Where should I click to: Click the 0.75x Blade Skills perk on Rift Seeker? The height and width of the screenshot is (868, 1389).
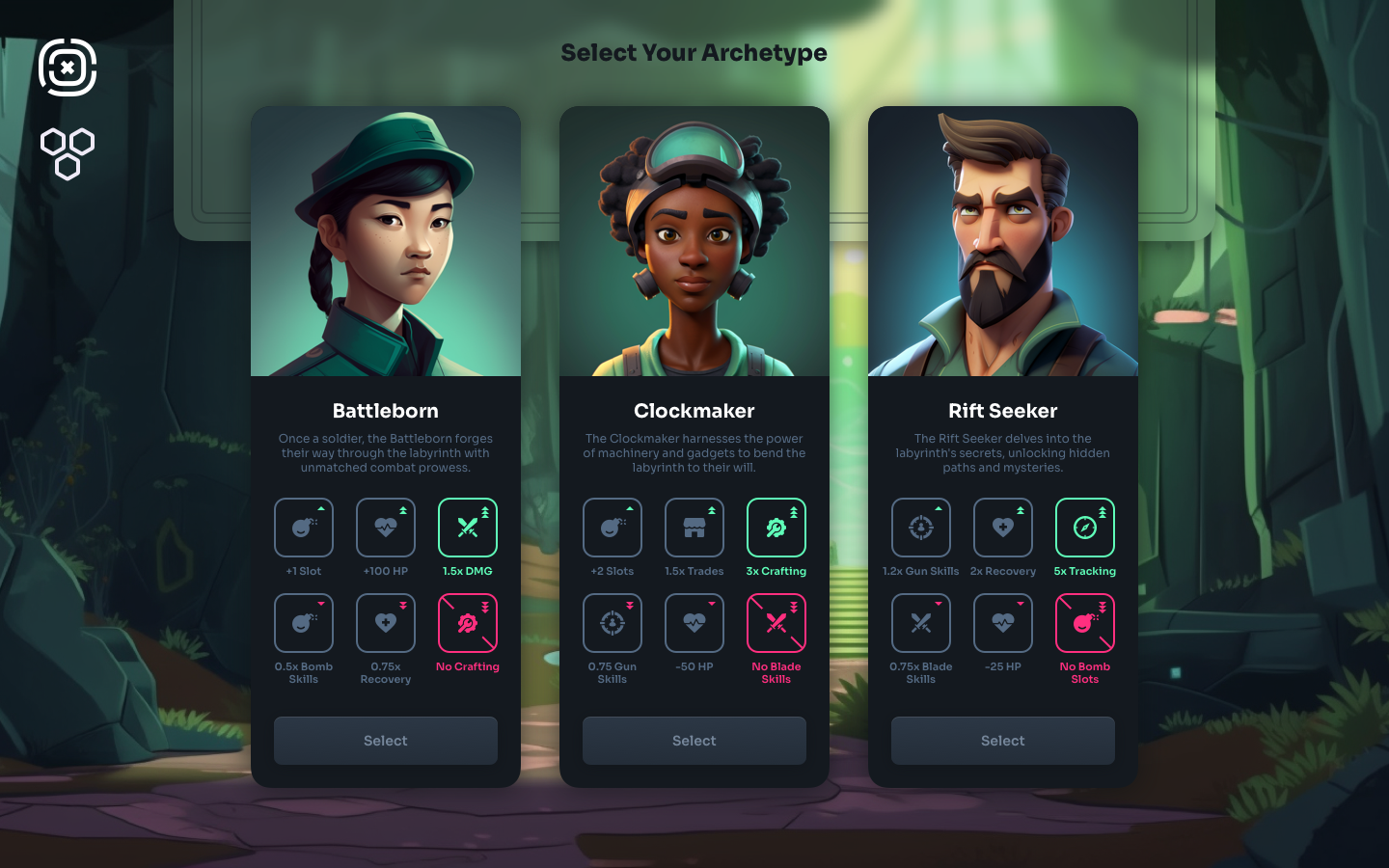[921, 623]
